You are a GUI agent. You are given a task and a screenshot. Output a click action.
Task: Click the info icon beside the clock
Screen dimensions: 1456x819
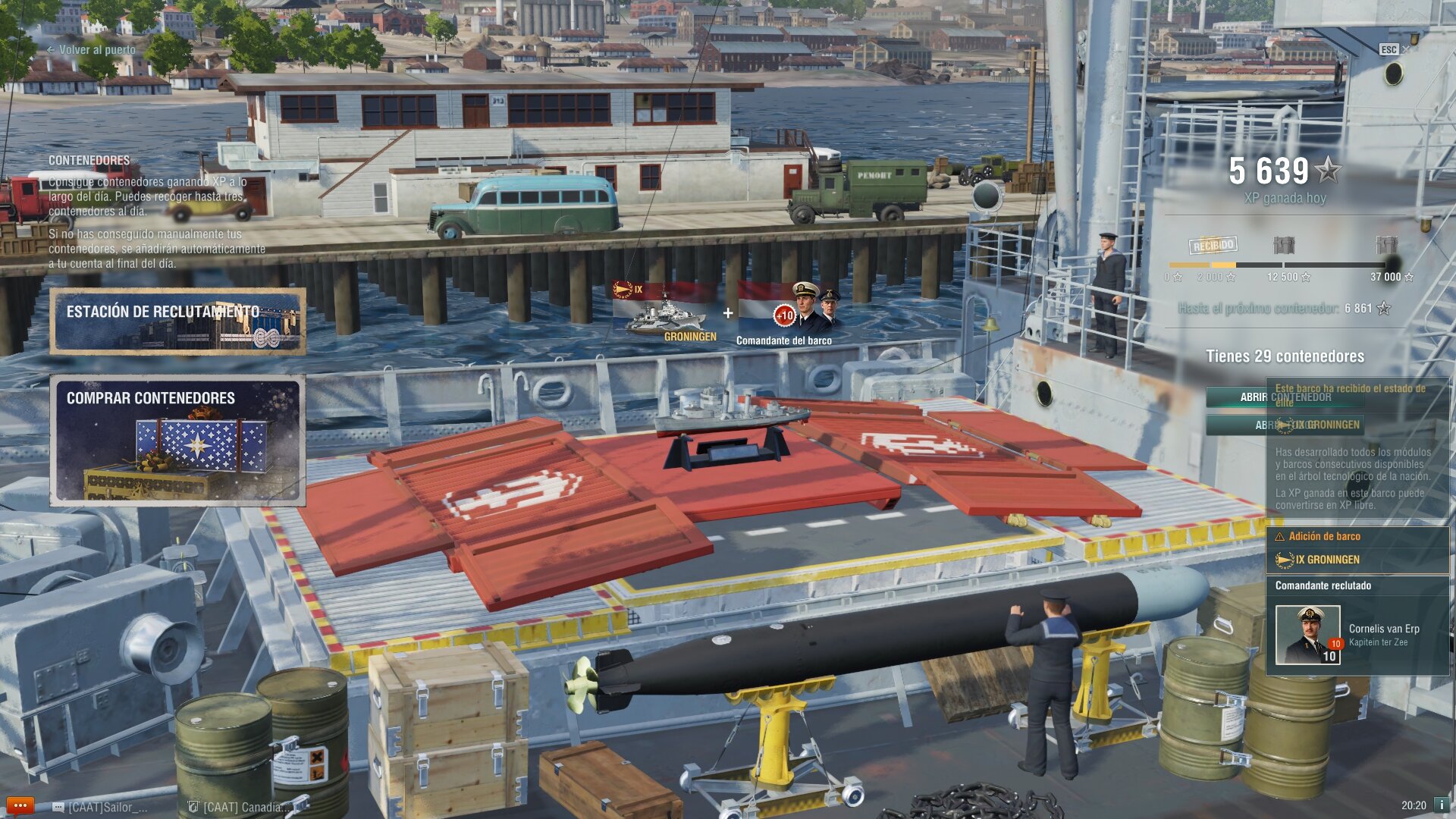click(1442, 805)
